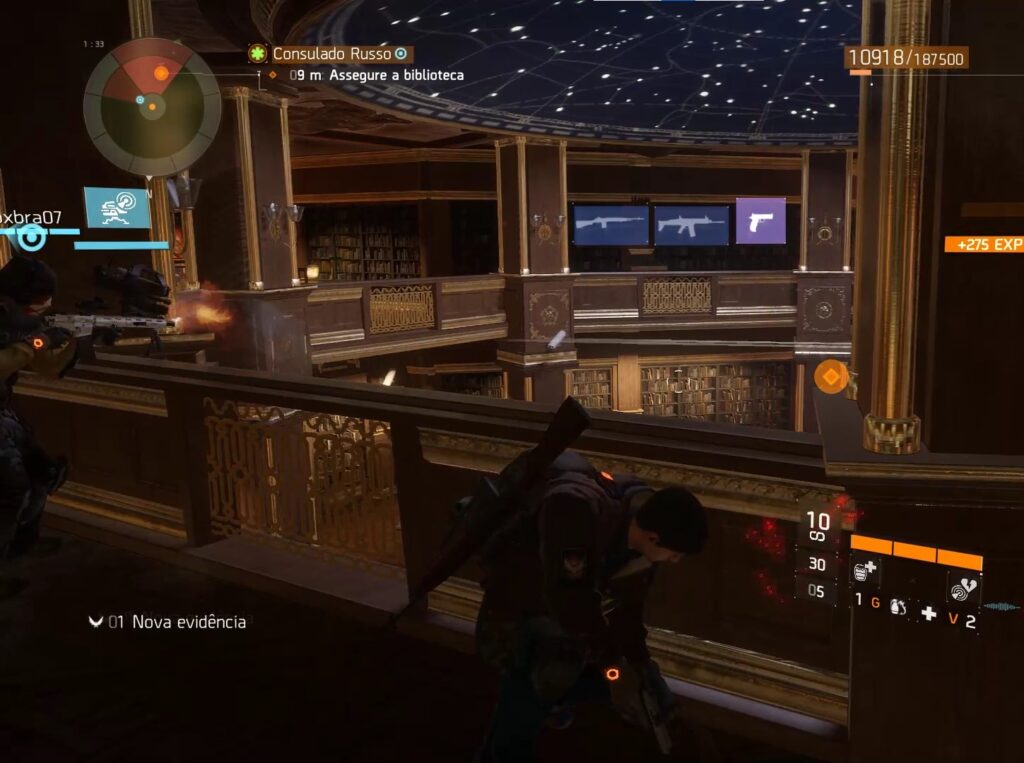Click the purple pistol weapon panel
Viewport: 1024px width, 763px height.
[x=761, y=220]
